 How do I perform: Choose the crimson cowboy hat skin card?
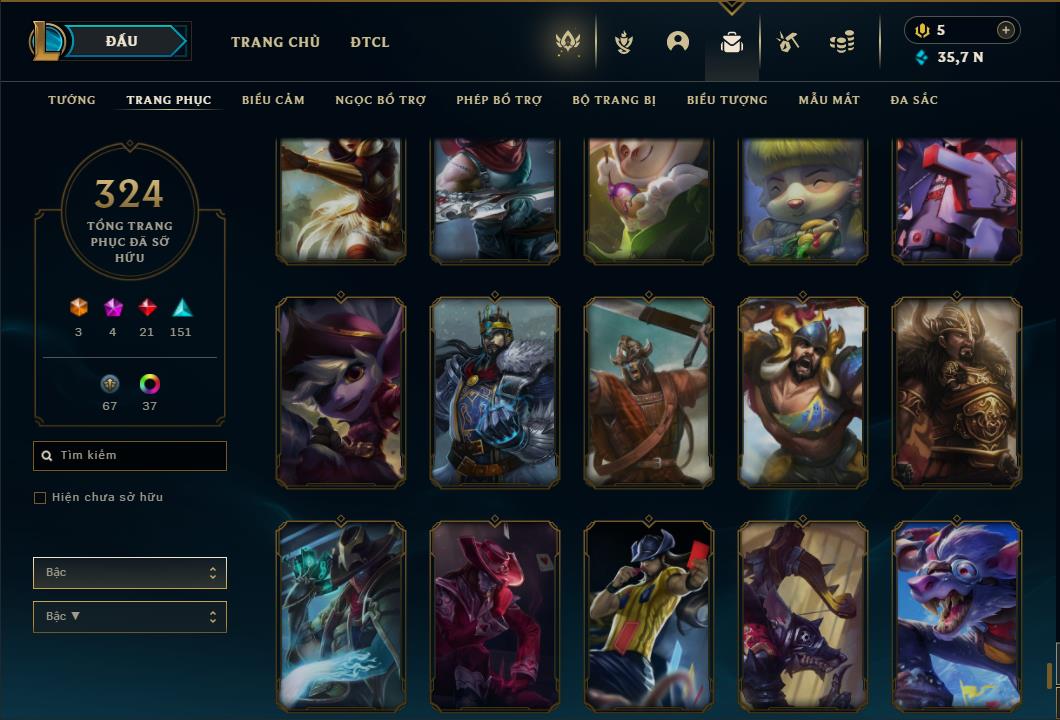pyautogui.click(x=495, y=614)
